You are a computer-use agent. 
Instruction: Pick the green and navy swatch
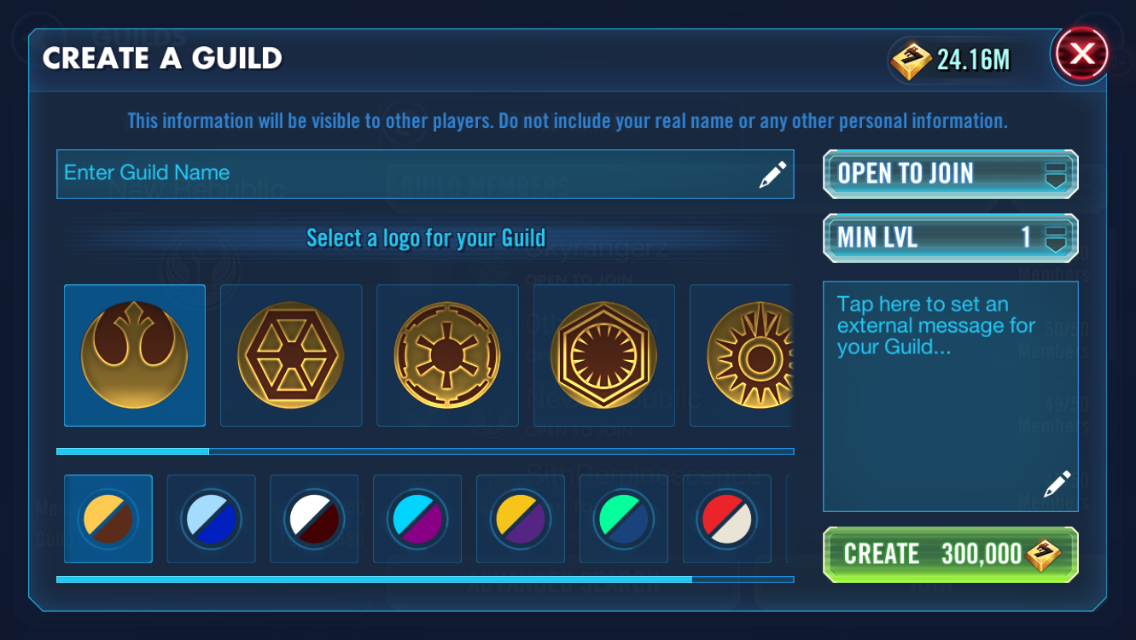pos(623,519)
